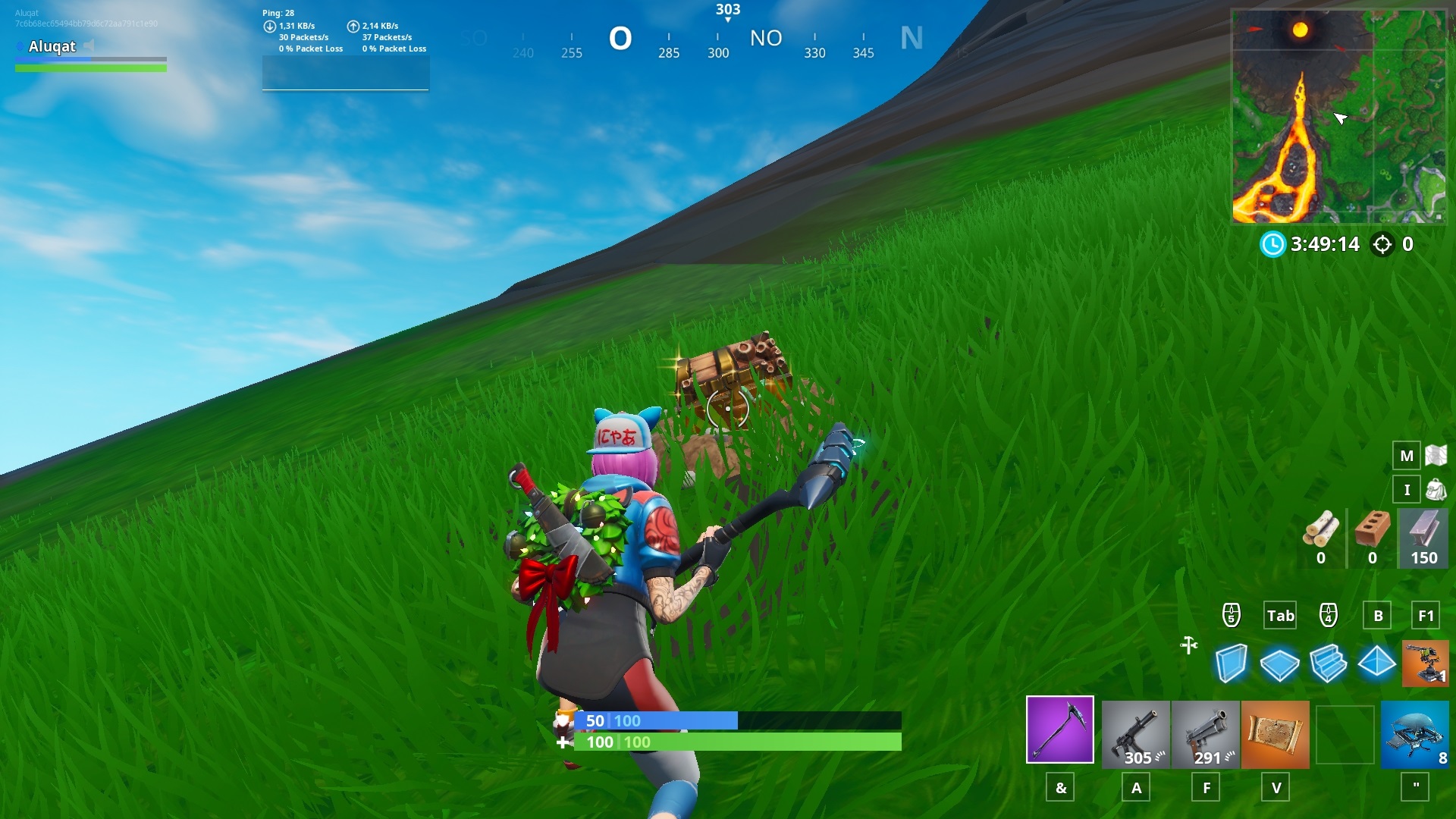Select the roof pyramid build piece icon
The height and width of the screenshot is (819, 1456).
pos(1376,664)
